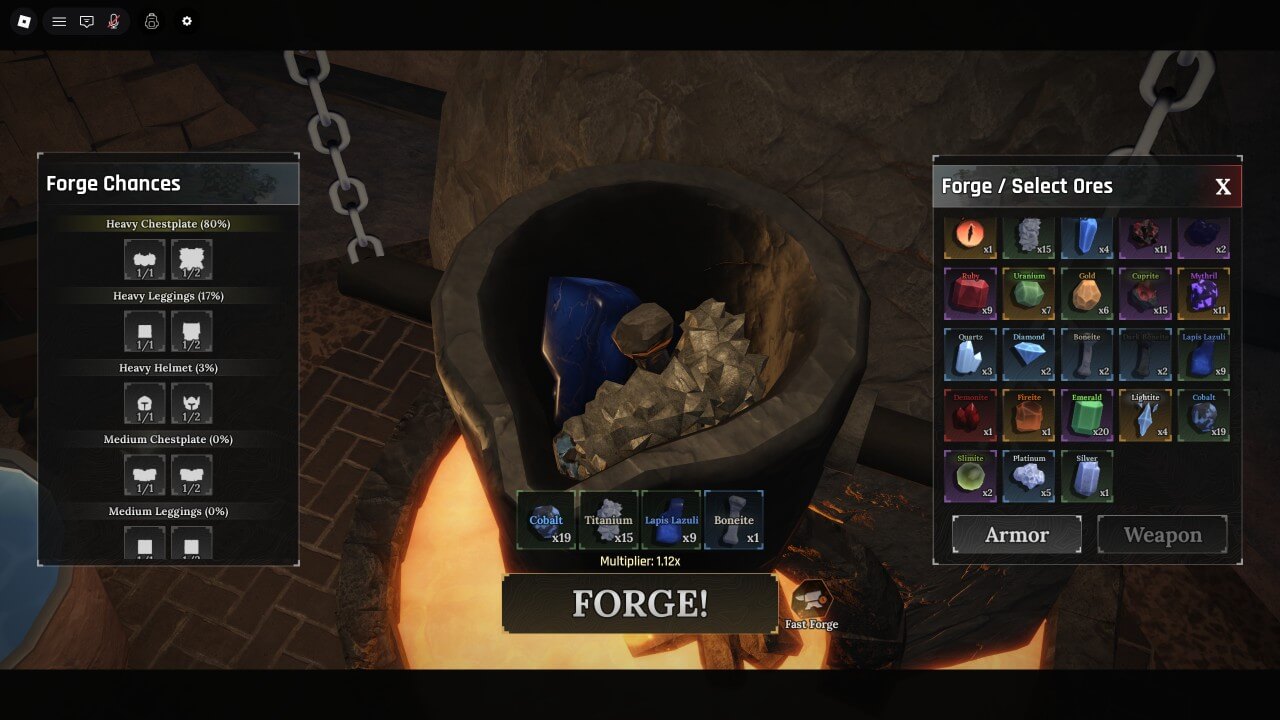This screenshot has height=720, width=1280.
Task: Select the Fireite ore slot
Action: click(1028, 415)
